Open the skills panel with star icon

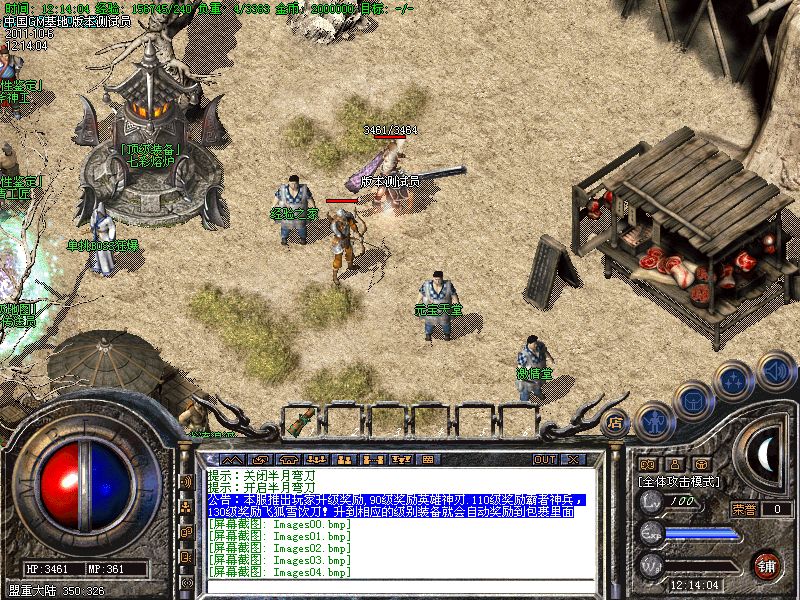[733, 380]
